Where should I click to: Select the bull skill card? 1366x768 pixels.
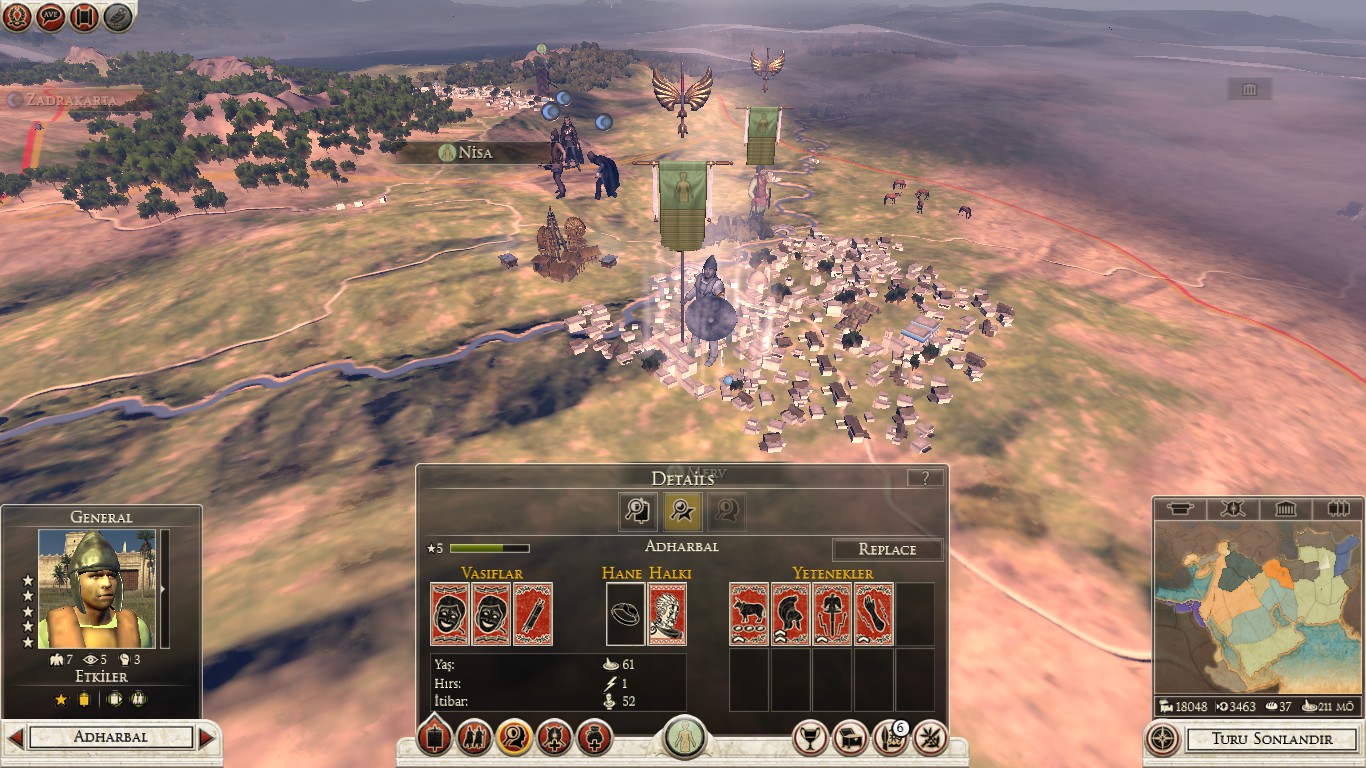point(749,614)
